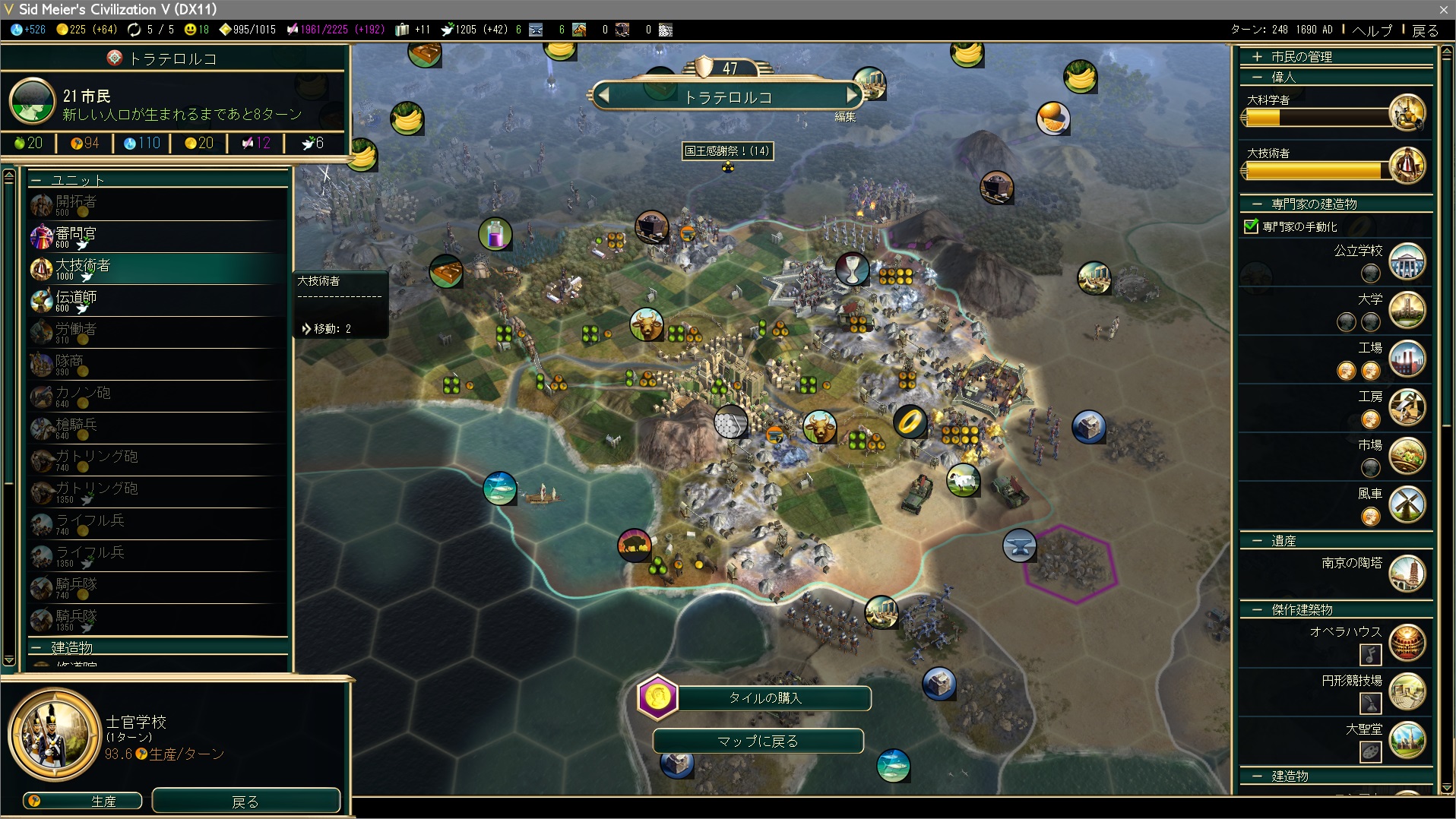The height and width of the screenshot is (819, 1456).
Task: Go to the next city arrow
Action: coord(853,96)
